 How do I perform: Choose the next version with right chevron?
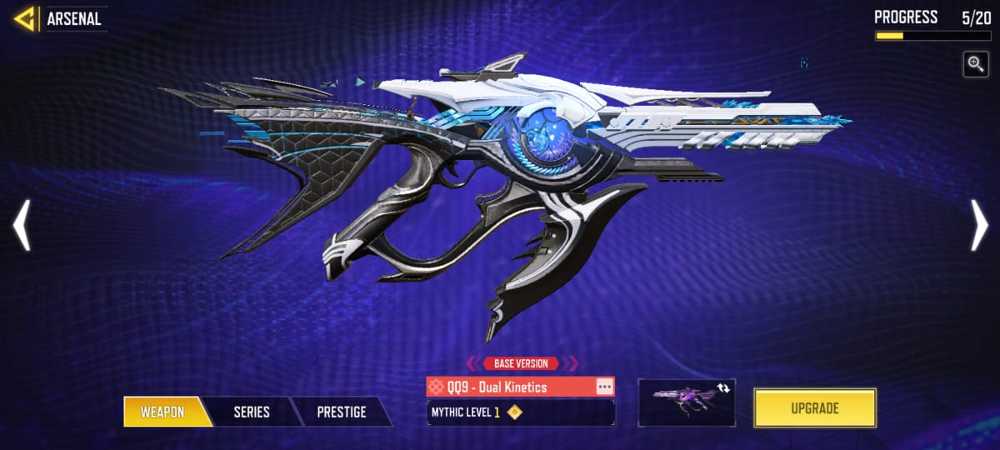pos(575,364)
